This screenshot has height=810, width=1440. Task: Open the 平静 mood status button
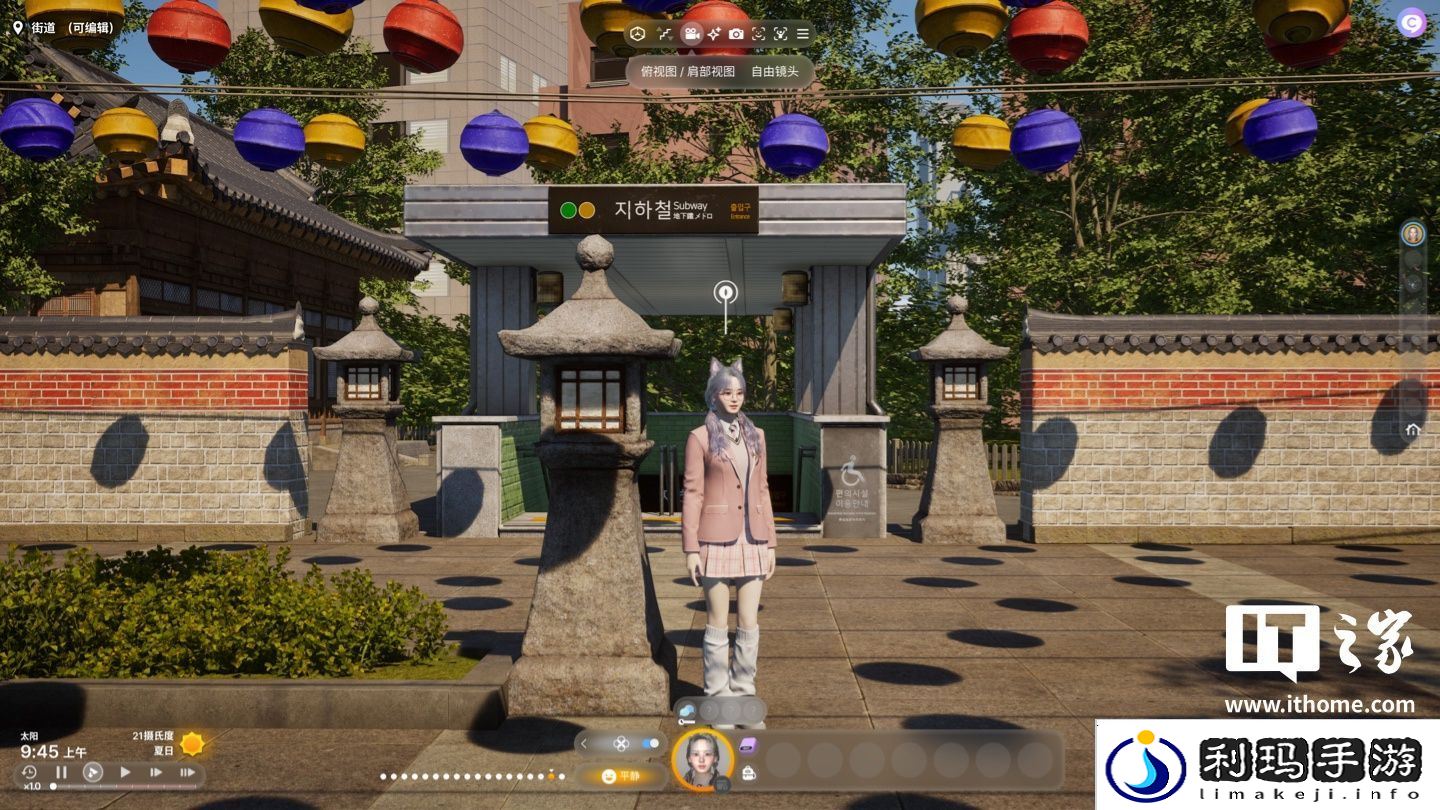[621, 776]
